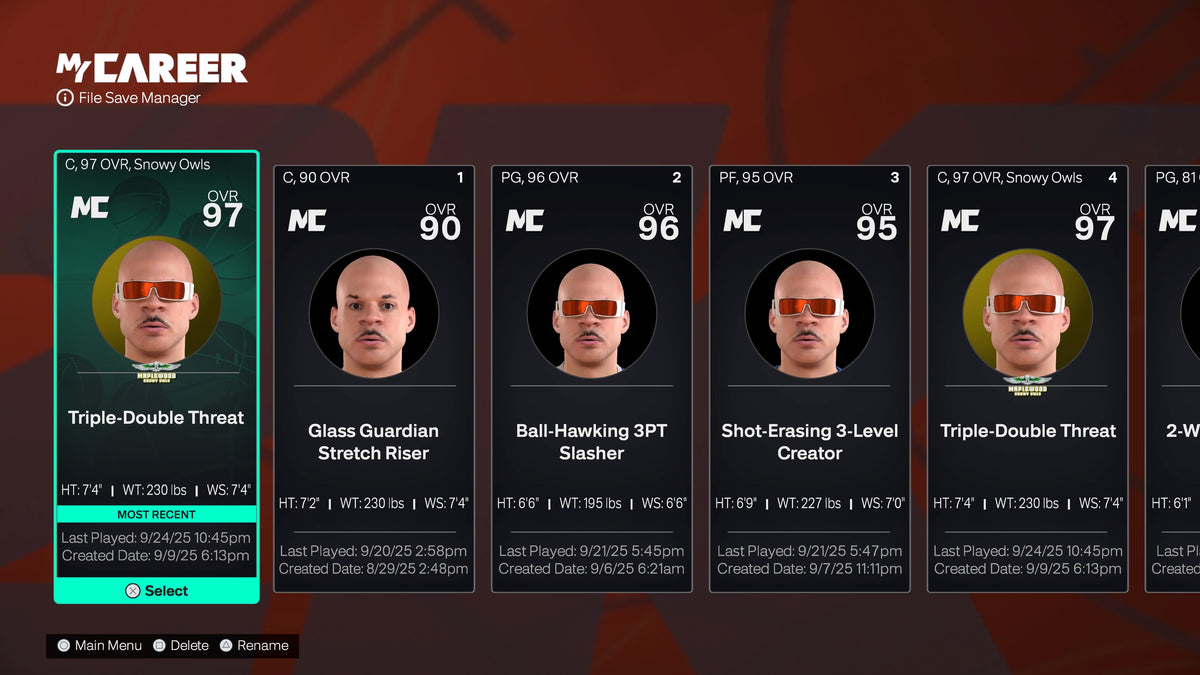Choose the Glass Guardian Stretch Riser save
Image resolution: width=1200 pixels, height=675 pixels.
(373, 378)
